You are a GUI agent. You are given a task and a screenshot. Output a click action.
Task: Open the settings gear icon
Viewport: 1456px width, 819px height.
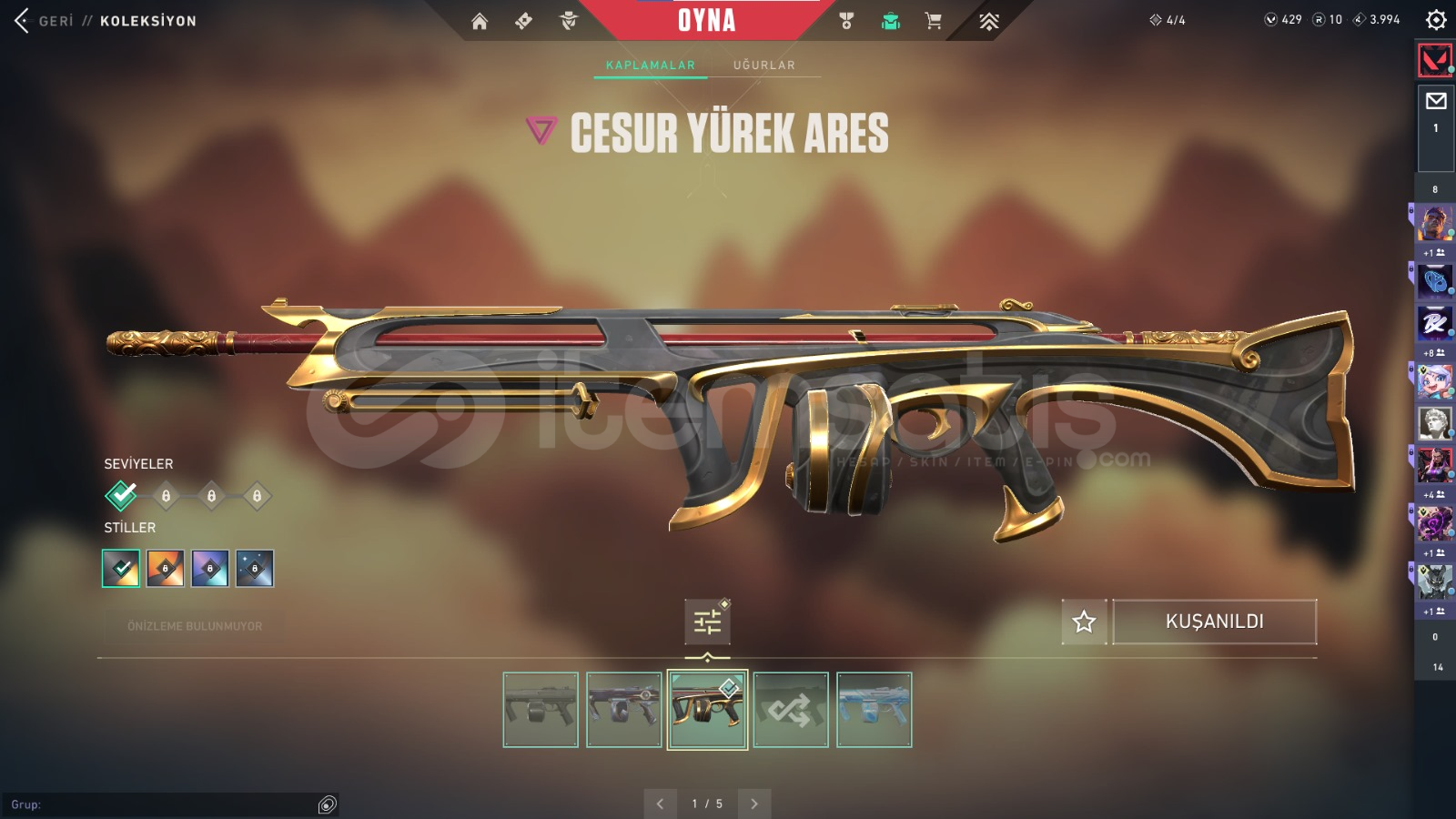(x=1436, y=19)
